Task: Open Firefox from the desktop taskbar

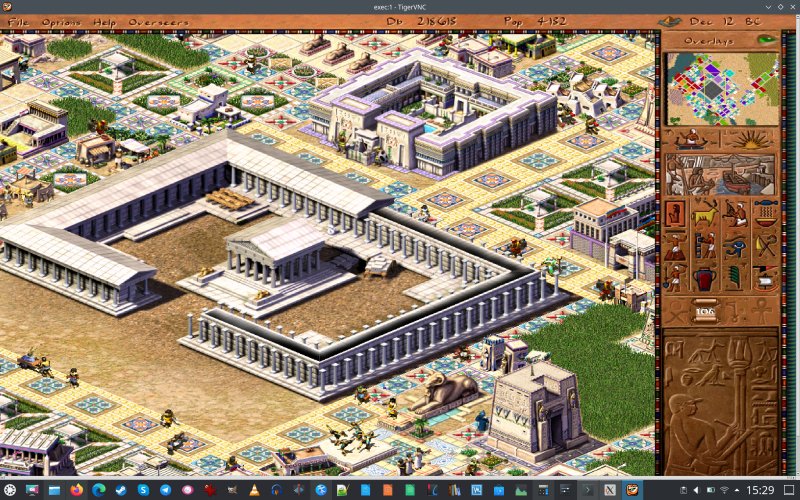Action: 76,490
